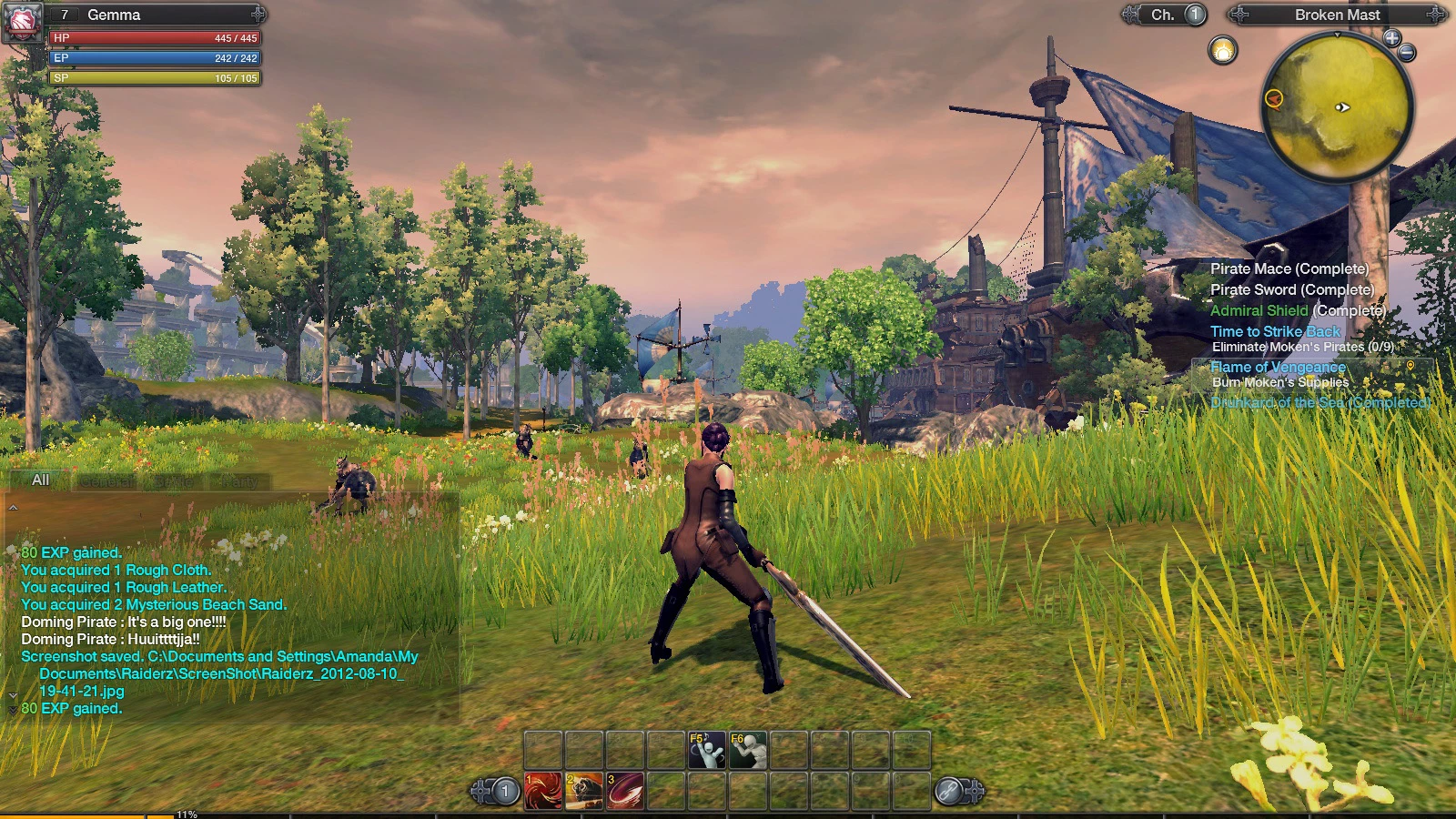Use the charging beast skill in slot 2

tap(584, 791)
